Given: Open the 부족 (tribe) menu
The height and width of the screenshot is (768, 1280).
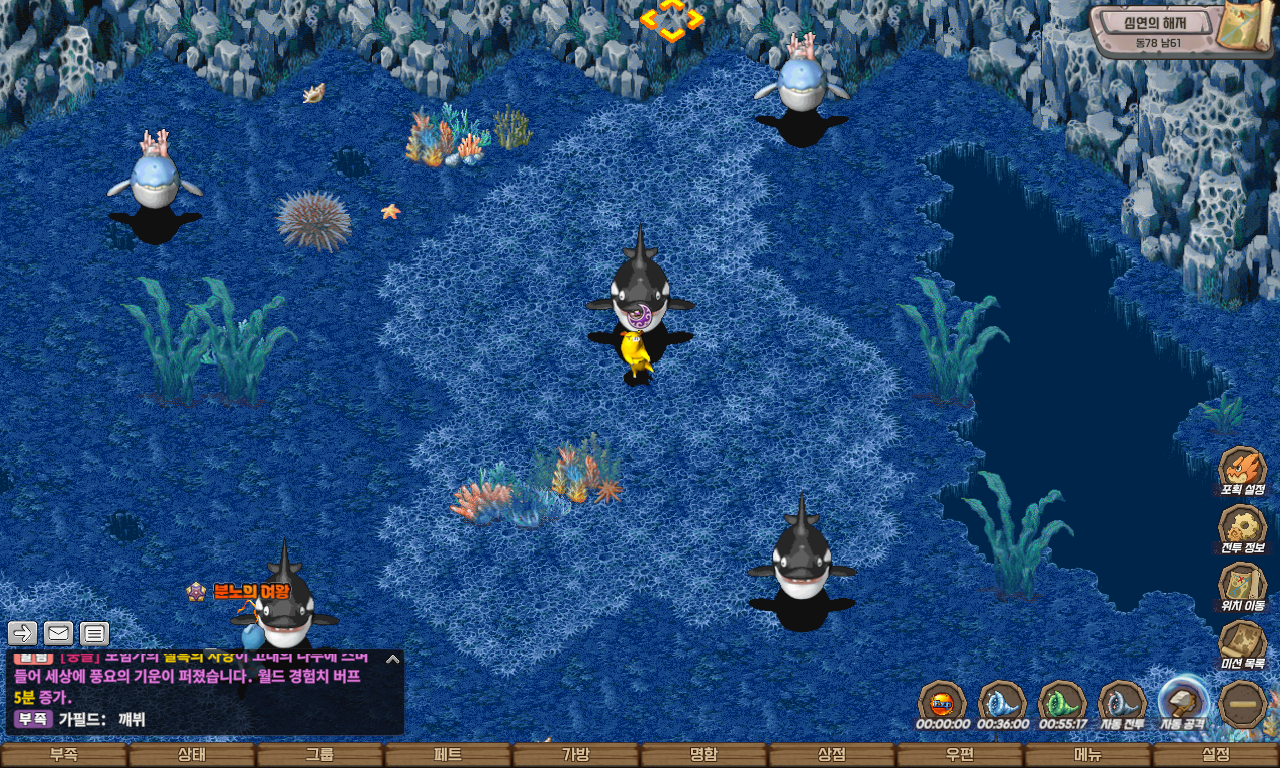Looking at the screenshot, I should tap(64, 755).
